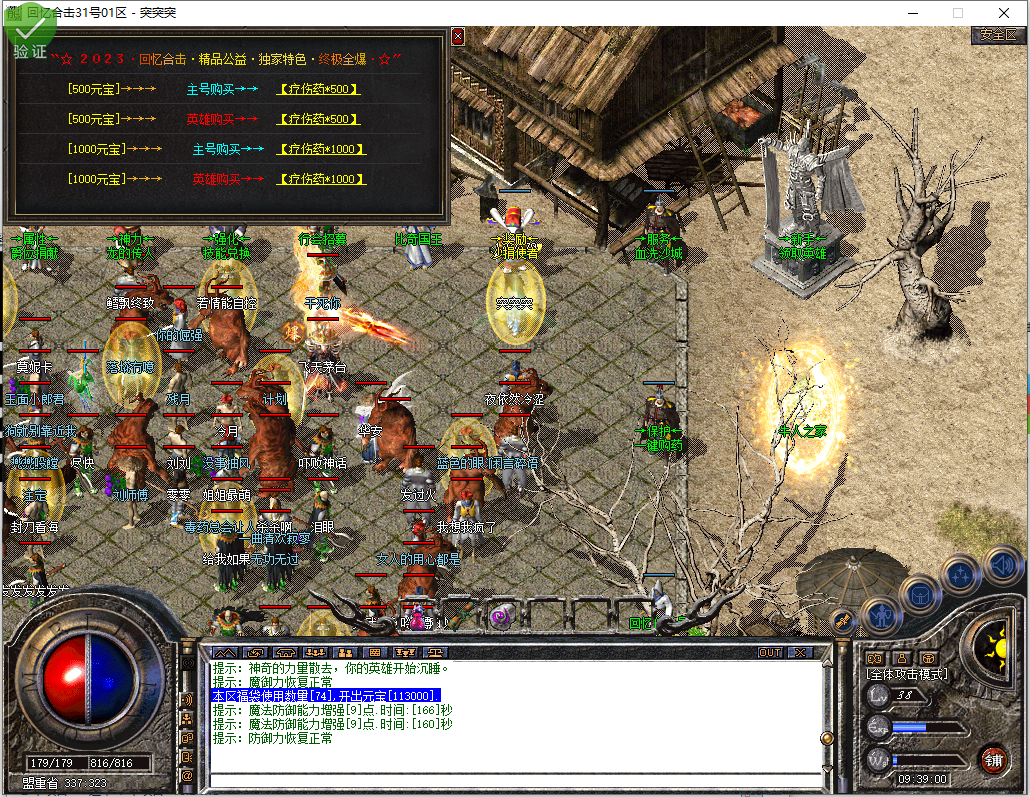Buy 1000 healing potions for main account

tap(323, 149)
